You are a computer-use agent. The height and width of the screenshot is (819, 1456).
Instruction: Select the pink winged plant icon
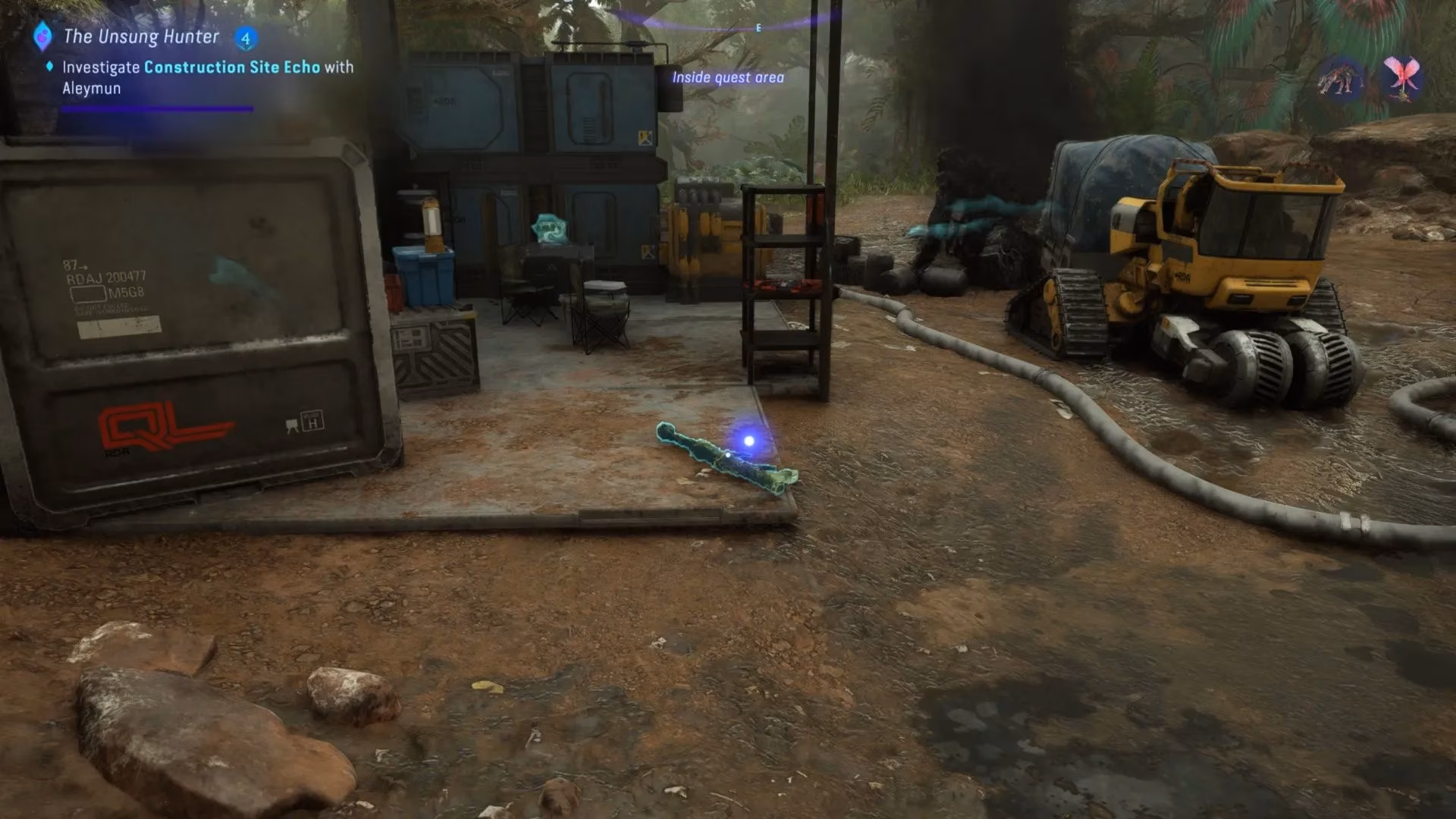1401,77
